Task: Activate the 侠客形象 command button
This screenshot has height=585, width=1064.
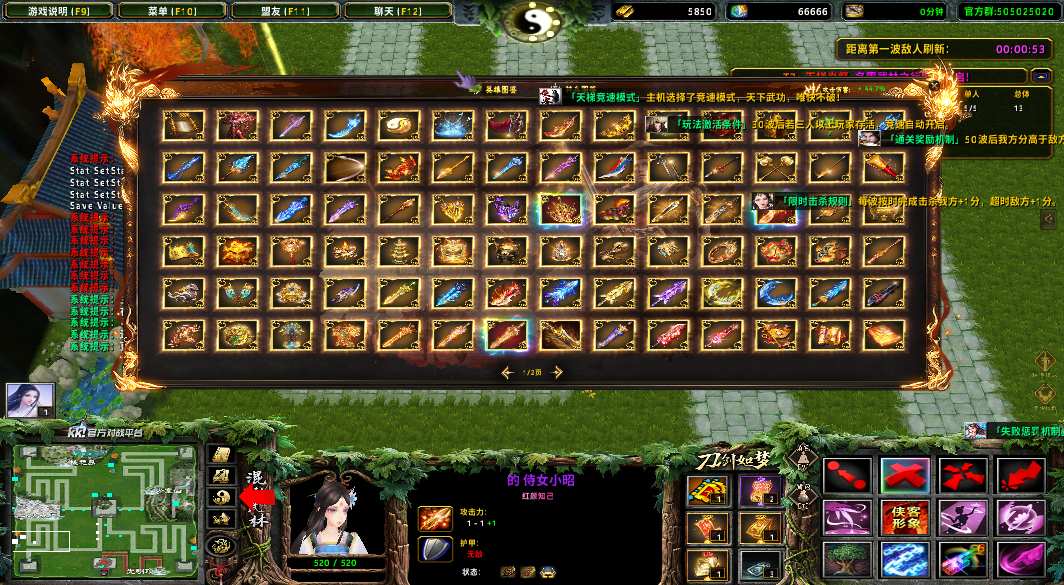Action: 905,518
